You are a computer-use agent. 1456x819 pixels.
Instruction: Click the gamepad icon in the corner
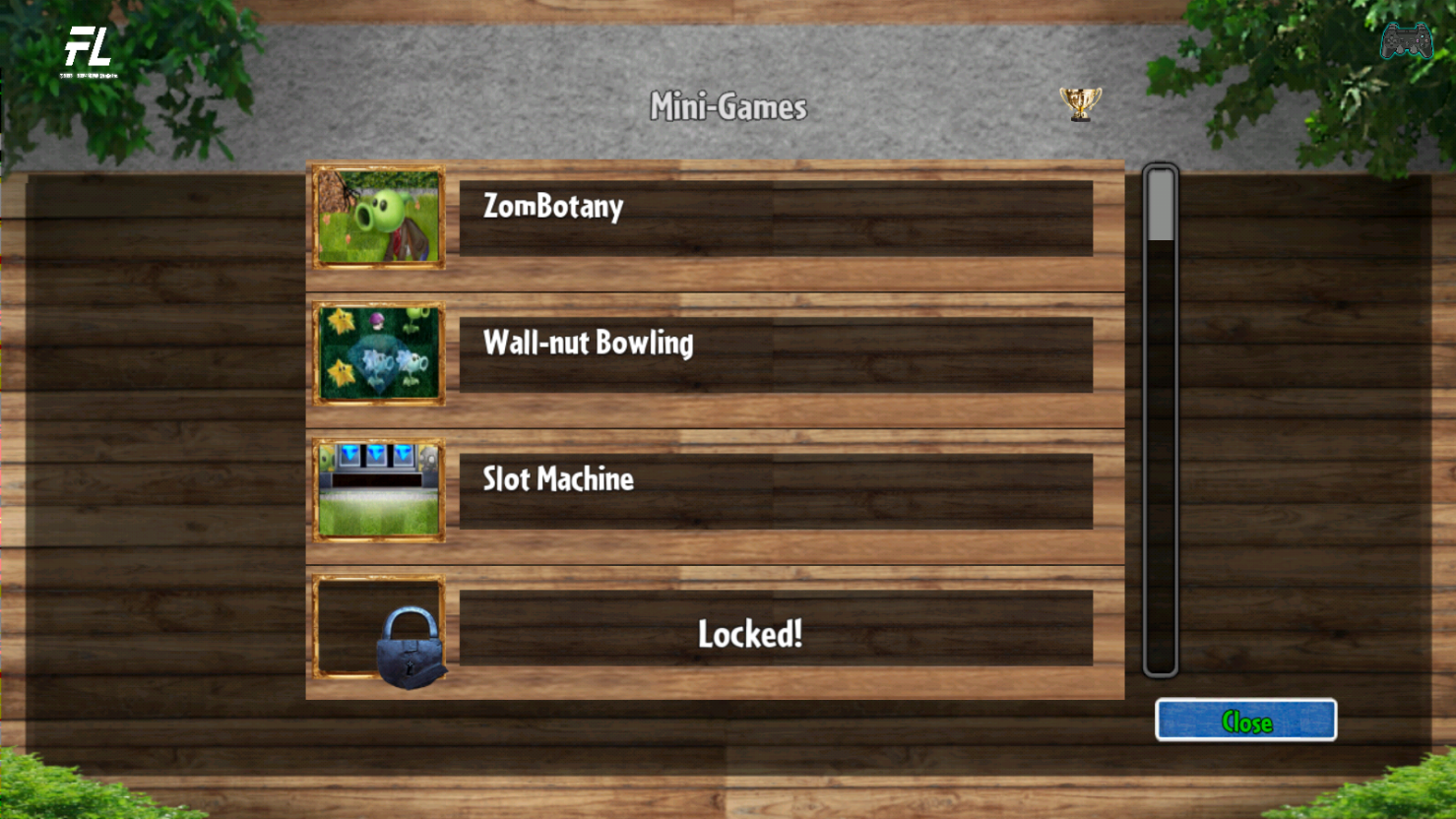pos(1406,41)
